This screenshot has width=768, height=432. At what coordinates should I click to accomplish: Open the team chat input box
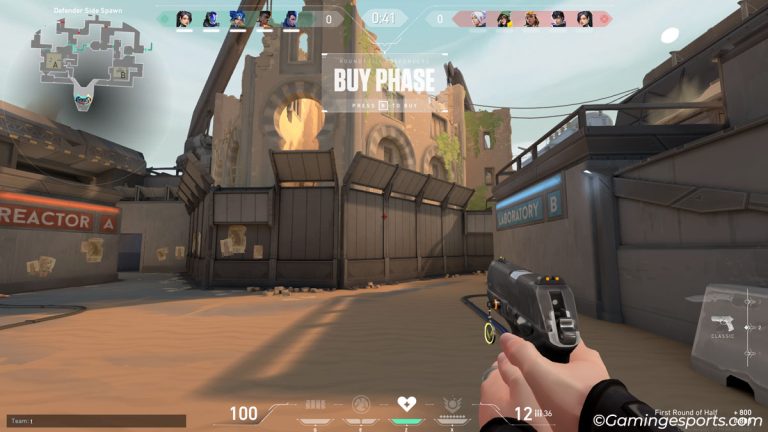[x=96, y=421]
